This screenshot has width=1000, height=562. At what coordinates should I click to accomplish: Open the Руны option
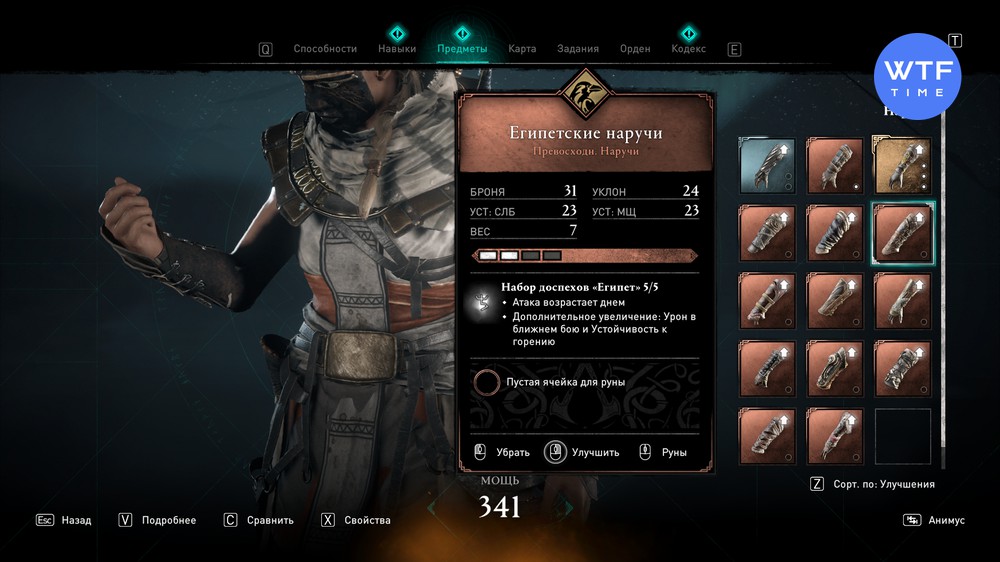tap(663, 452)
